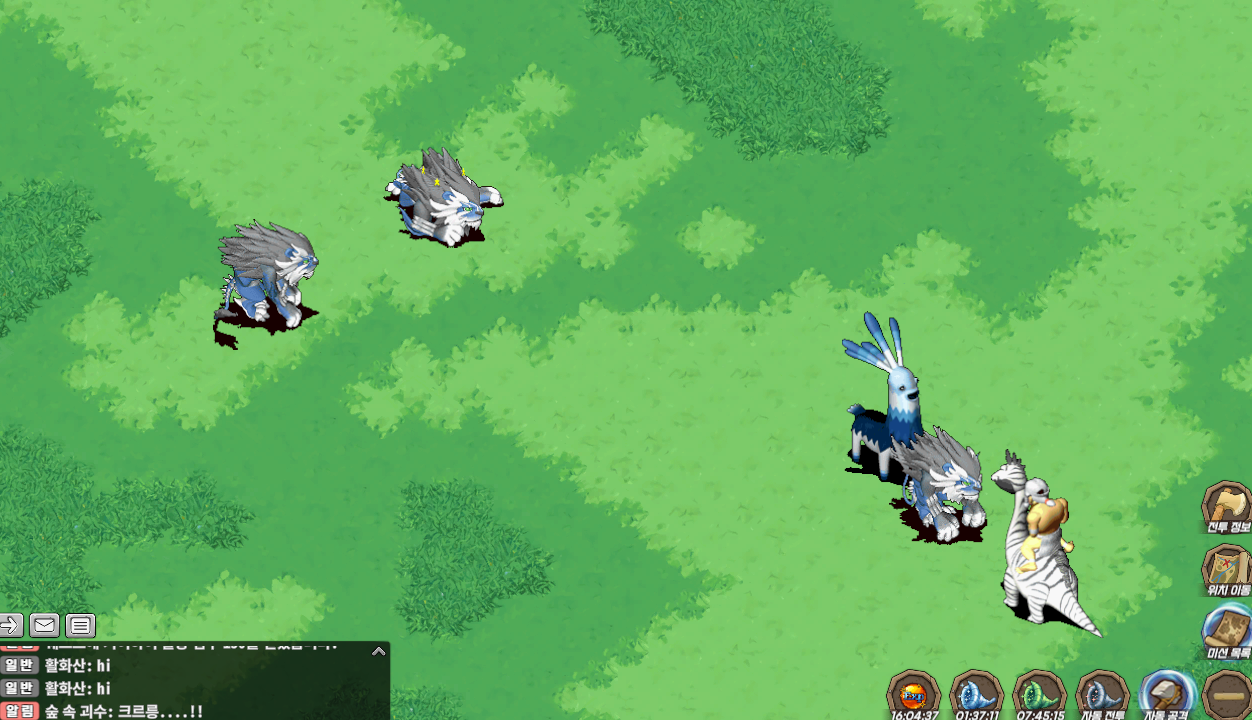Click the orange Exp buff icon
1252x720 pixels.
pyautogui.click(x=914, y=694)
